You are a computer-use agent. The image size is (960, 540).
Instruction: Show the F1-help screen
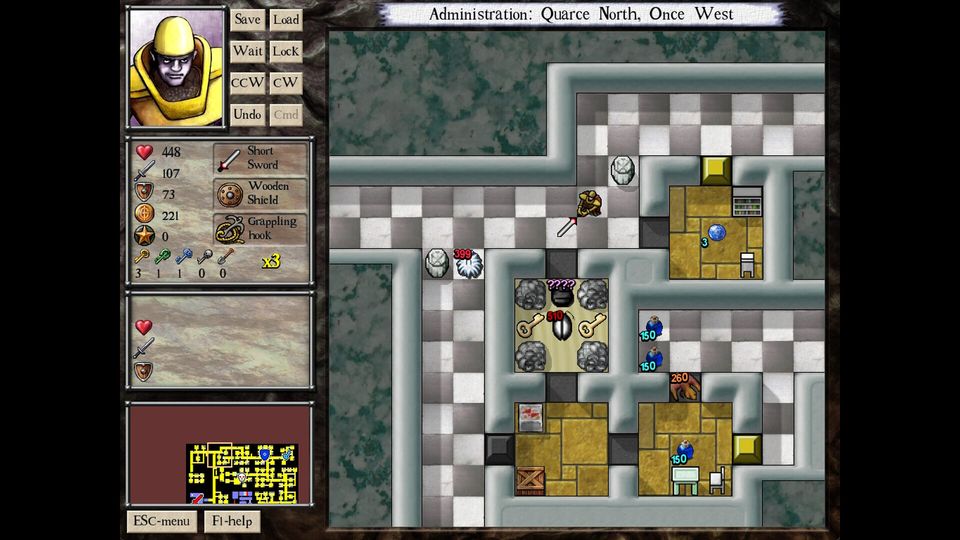[232, 521]
